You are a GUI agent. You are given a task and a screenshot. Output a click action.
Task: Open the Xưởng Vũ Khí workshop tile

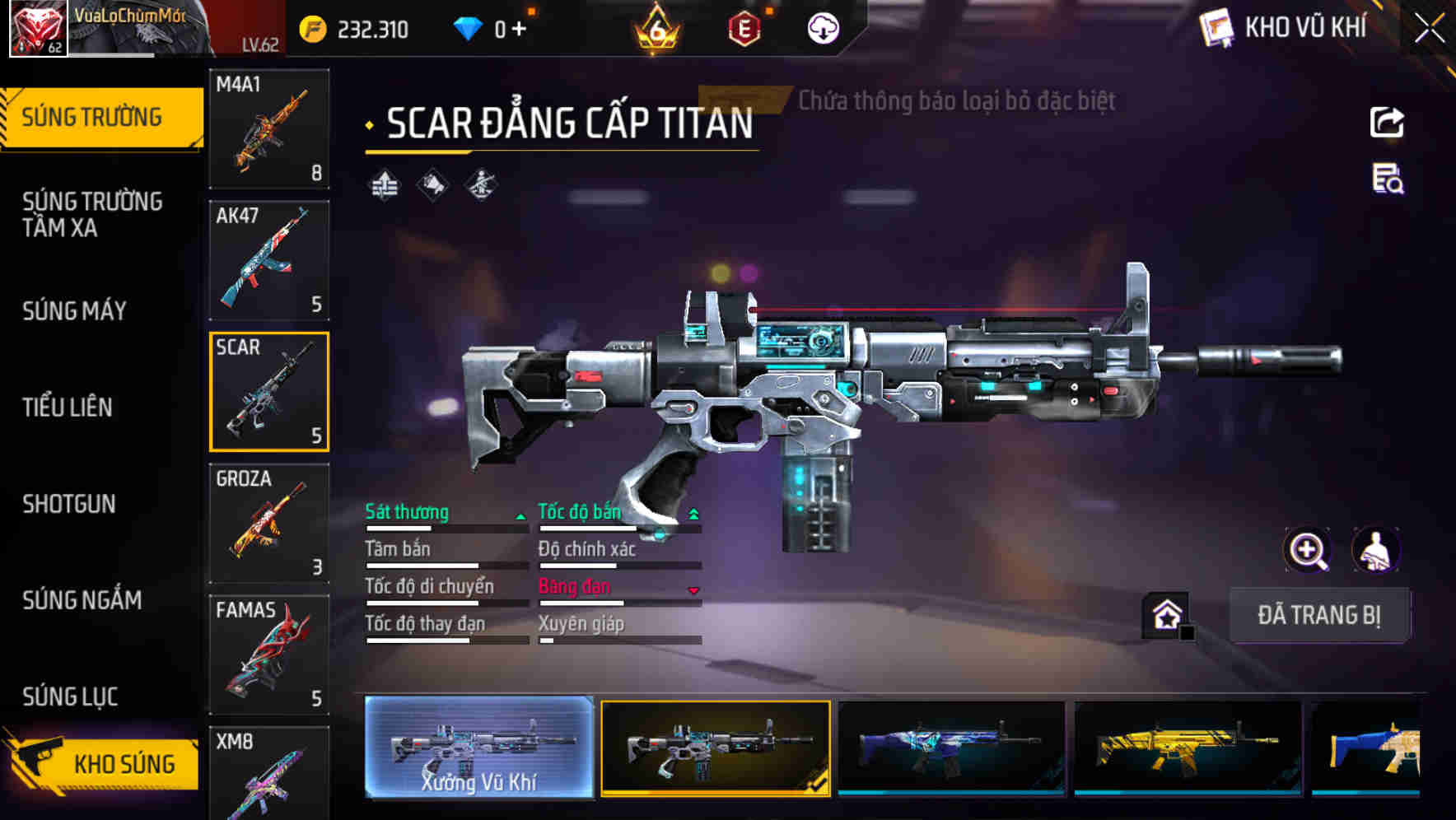pyautogui.click(x=478, y=748)
